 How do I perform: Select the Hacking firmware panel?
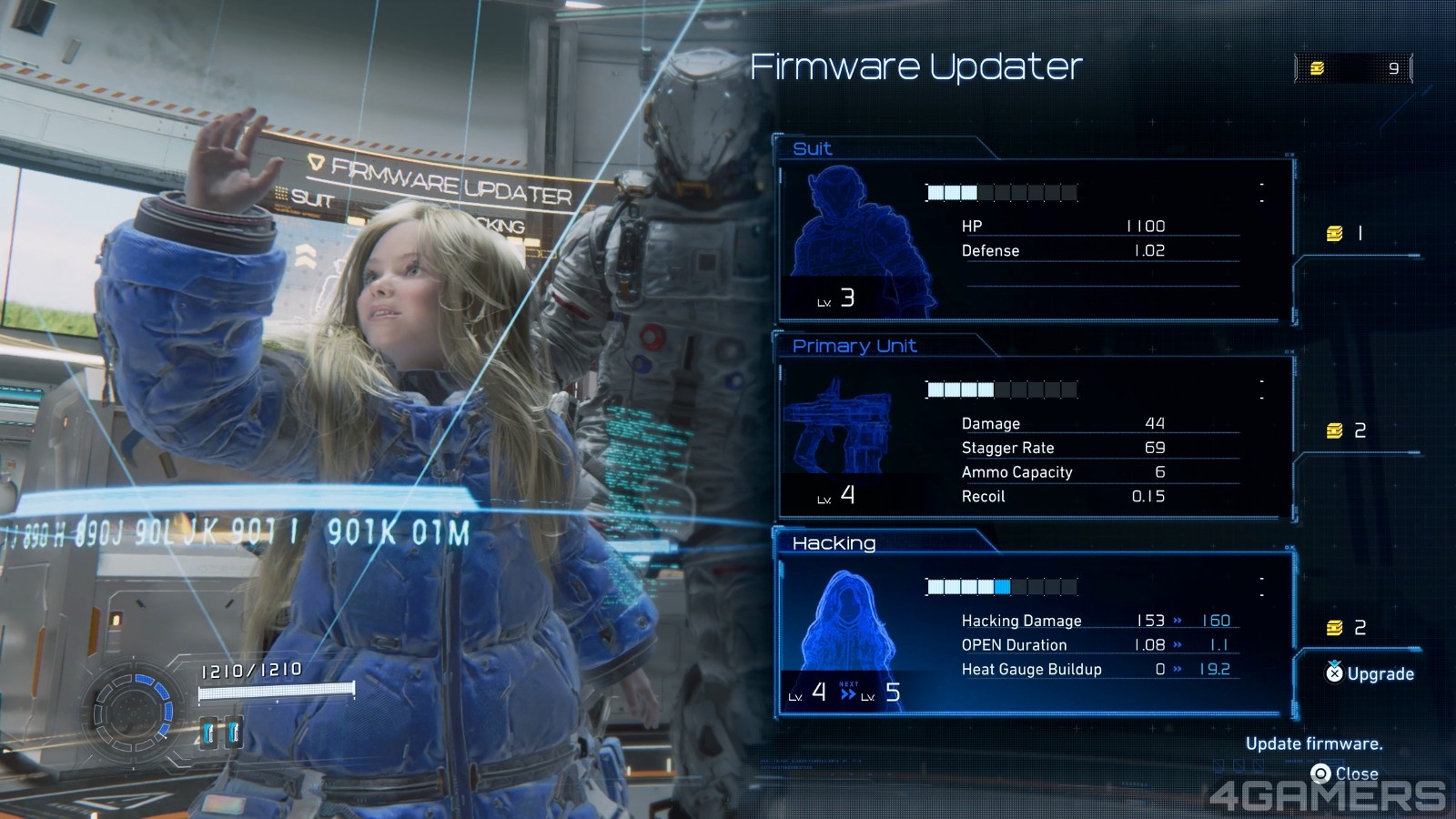click(1036, 634)
